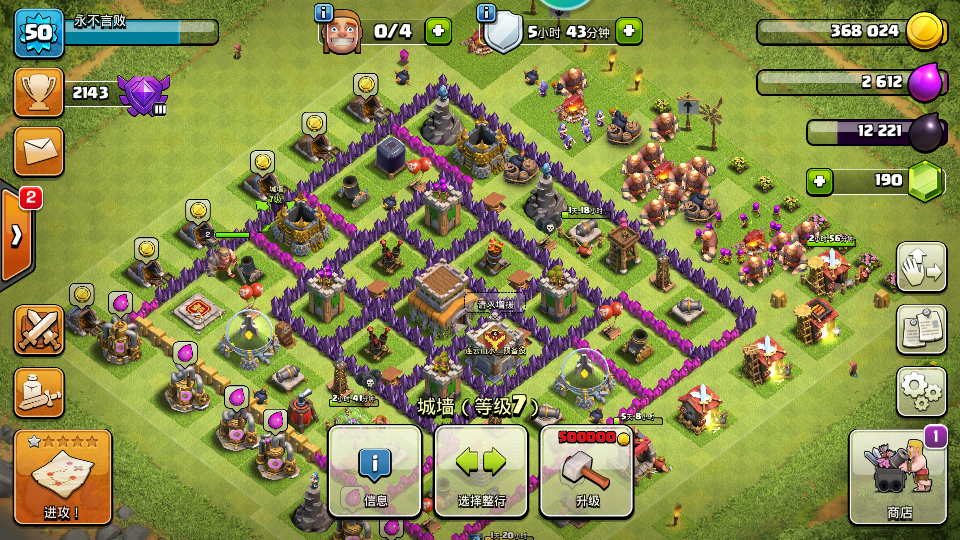Screen dimensions: 960x540
Task: Buy gems with the green plus
Action: [x=821, y=182]
